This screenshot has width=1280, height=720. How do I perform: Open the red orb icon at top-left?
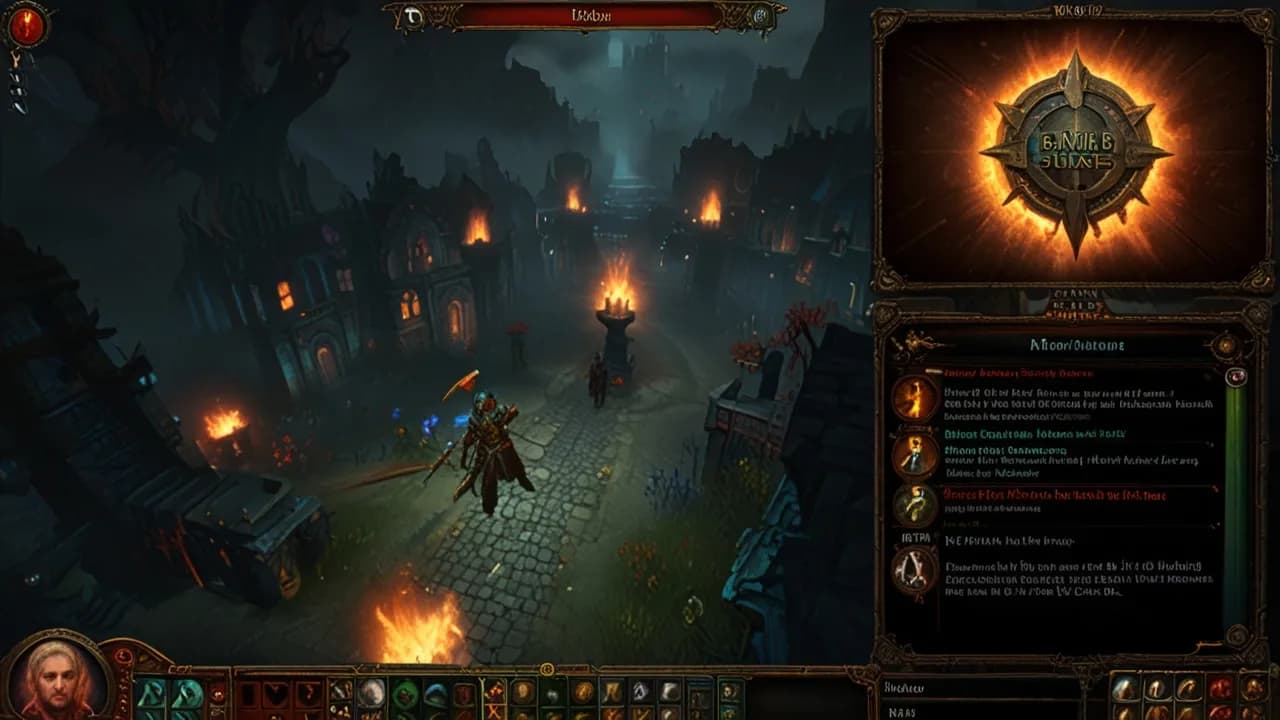pos(26,26)
